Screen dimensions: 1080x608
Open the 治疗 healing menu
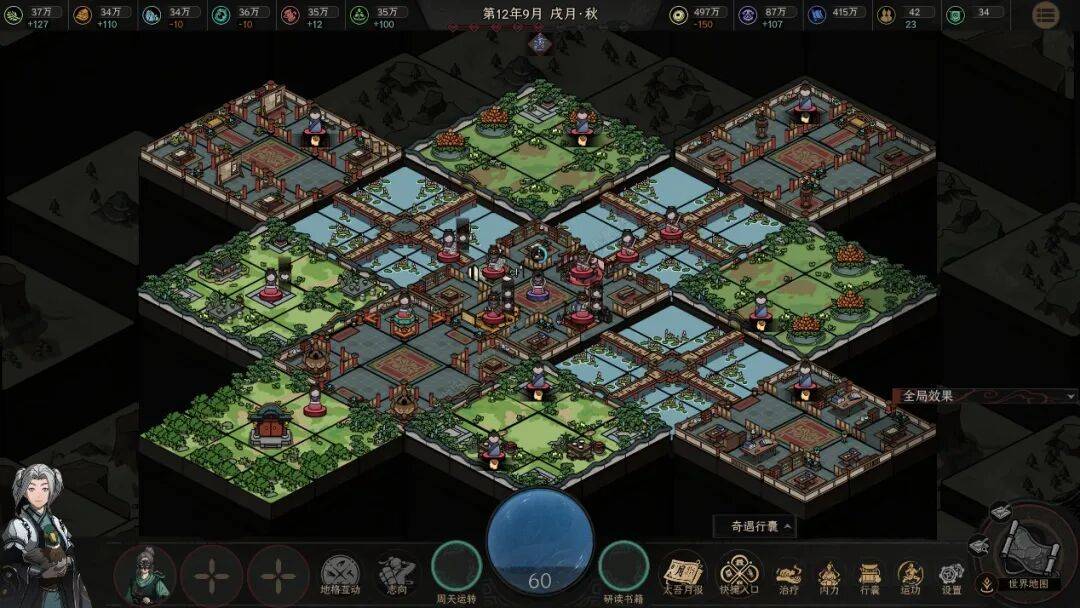(789, 575)
